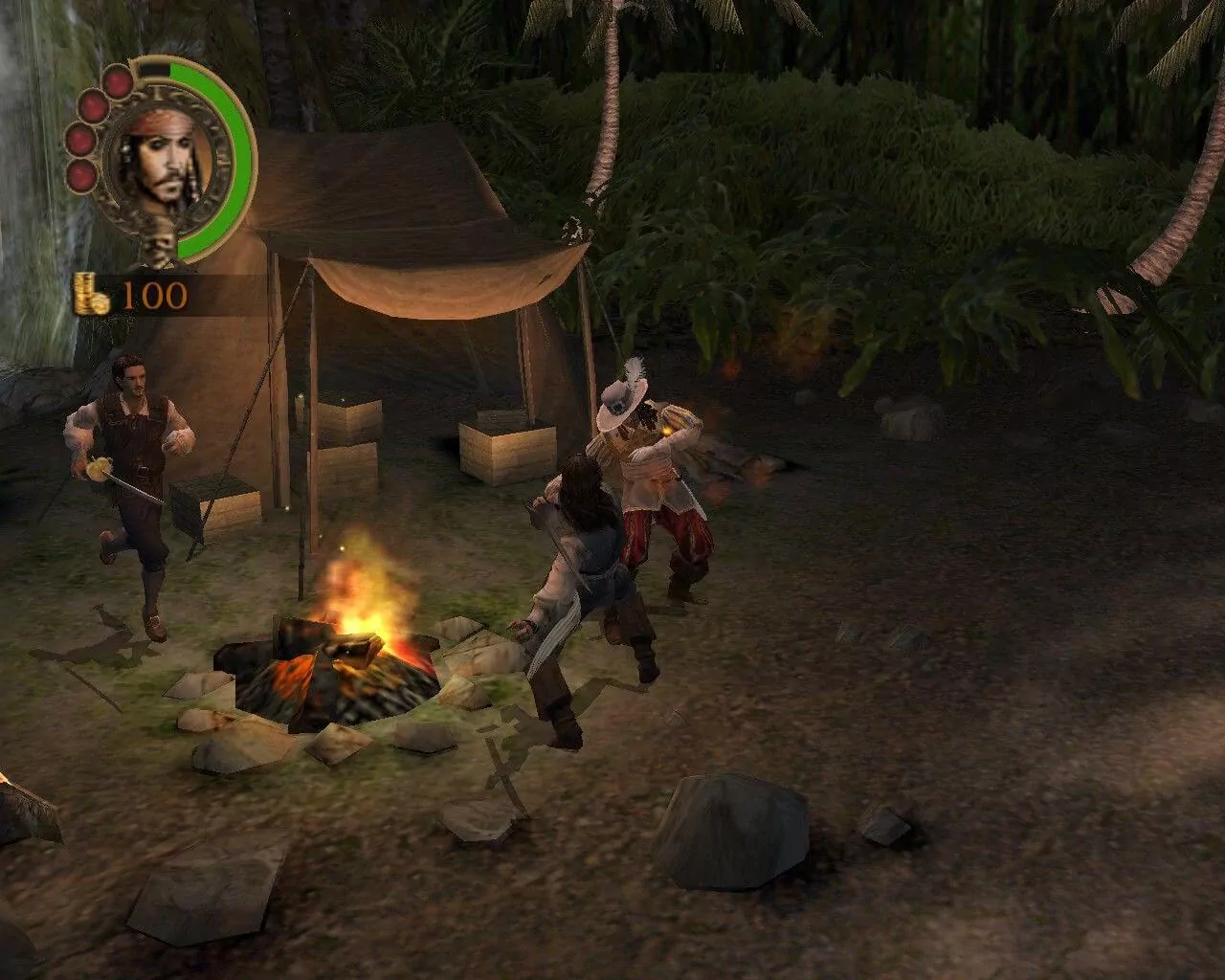The image size is (1225, 980).
Task: Click the dark empty segment of the health ring
Action: [x=153, y=69]
